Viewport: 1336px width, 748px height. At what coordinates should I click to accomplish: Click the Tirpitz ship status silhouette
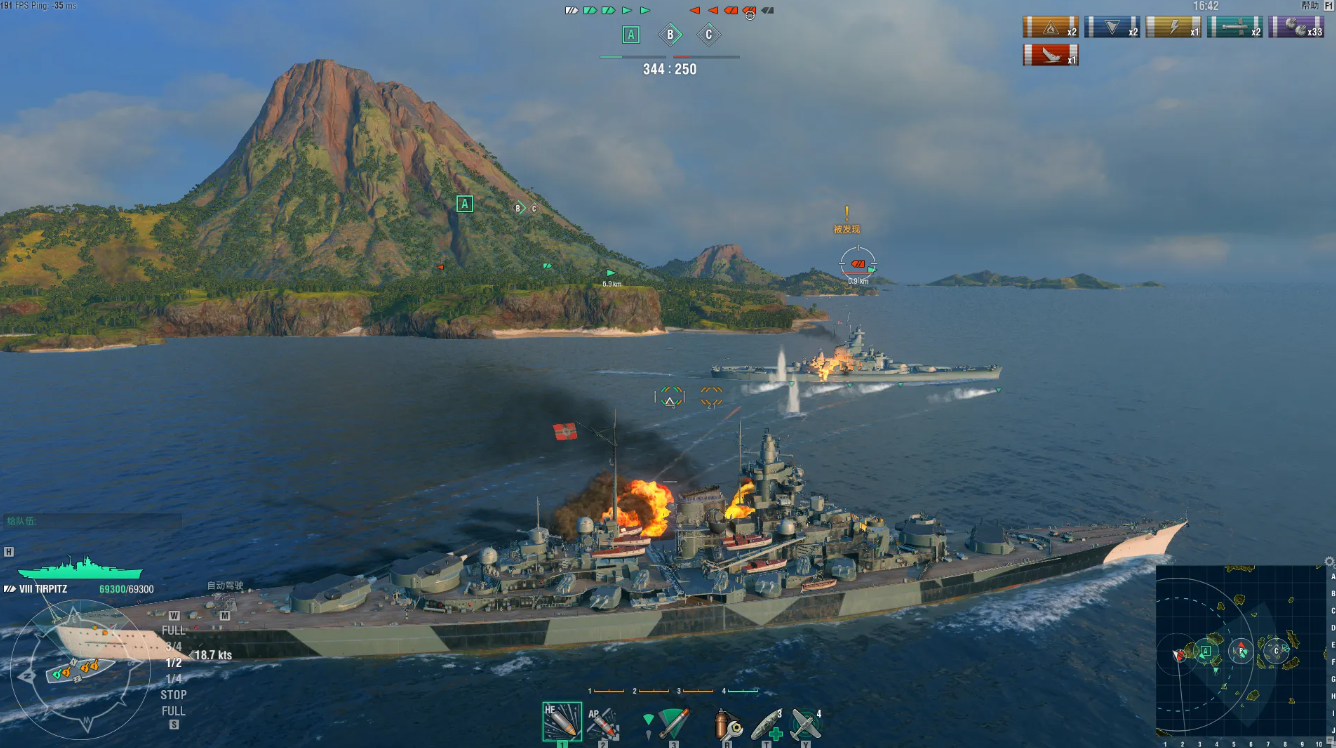[x=66, y=568]
